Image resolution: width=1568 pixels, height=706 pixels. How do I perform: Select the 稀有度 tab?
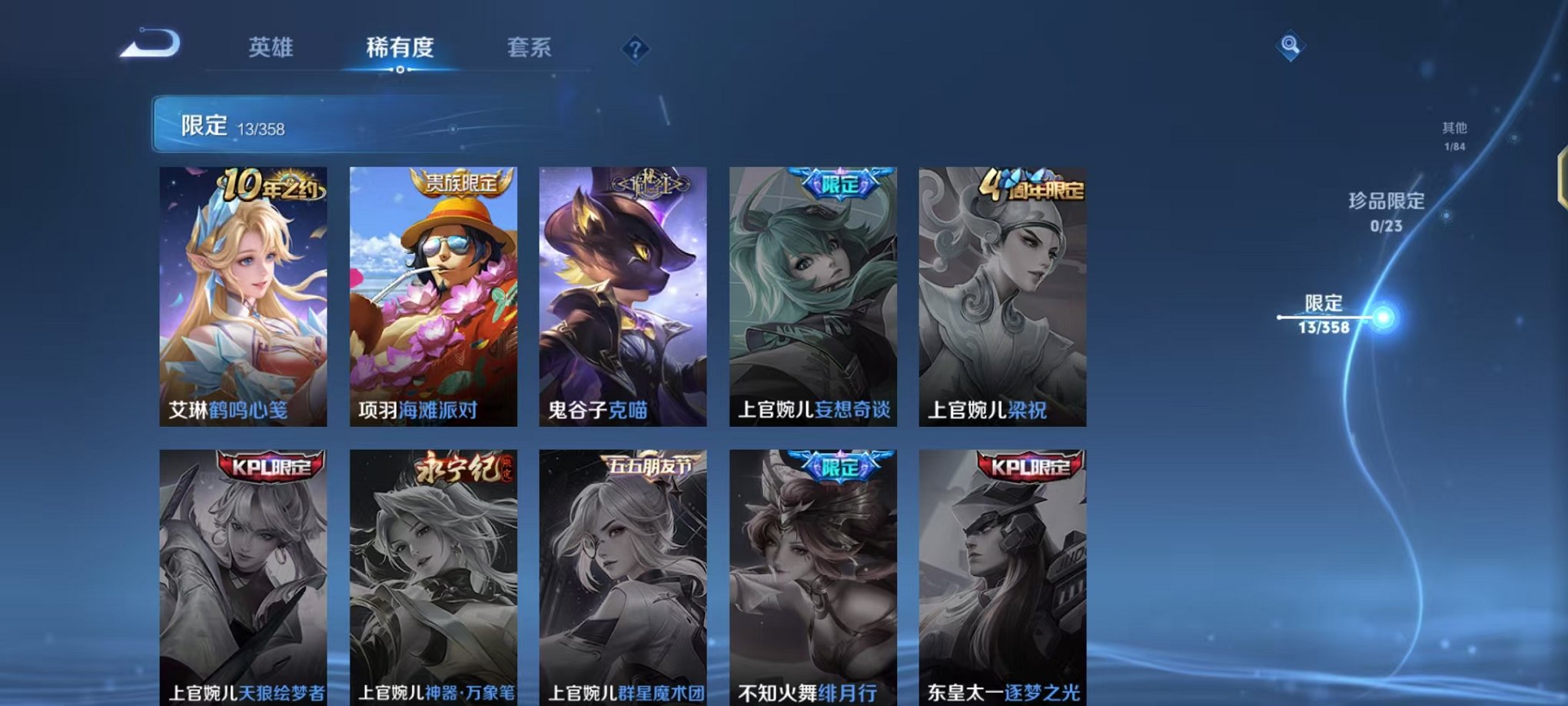[400, 48]
